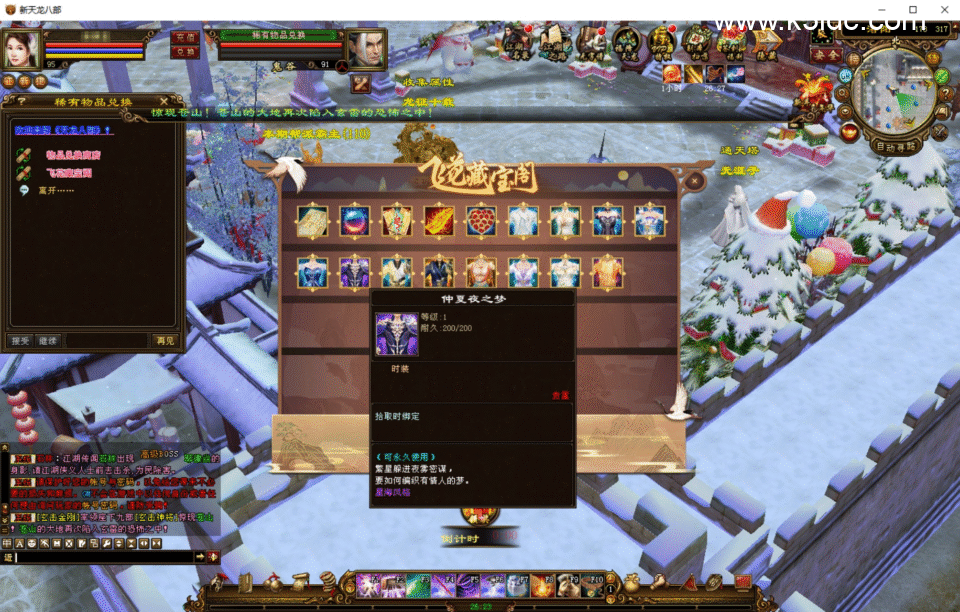The image size is (960, 612).
Task: Click the 再见 goodbye button
Action: pyautogui.click(x=164, y=341)
